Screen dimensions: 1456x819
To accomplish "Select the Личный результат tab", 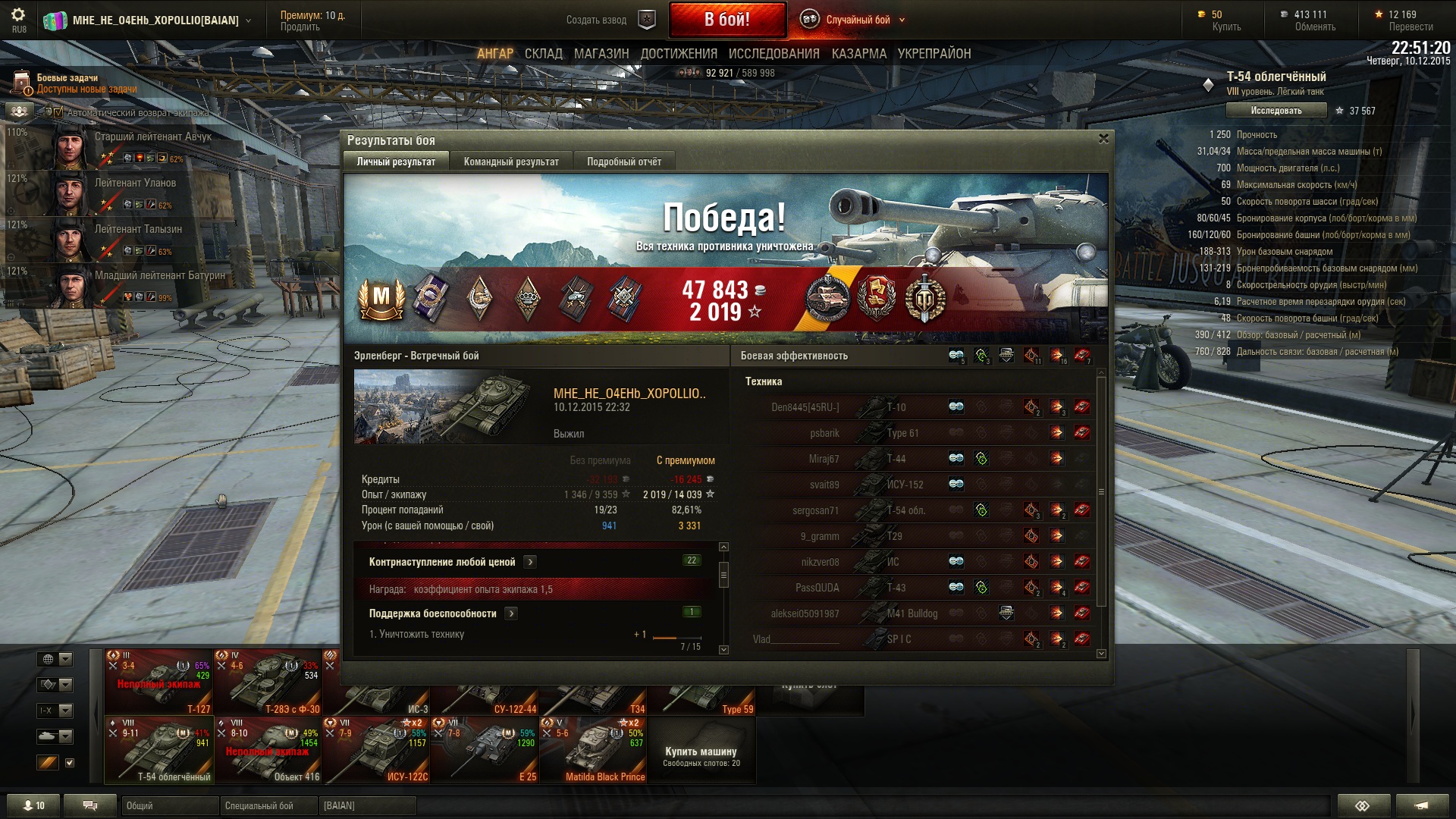I will [x=396, y=162].
